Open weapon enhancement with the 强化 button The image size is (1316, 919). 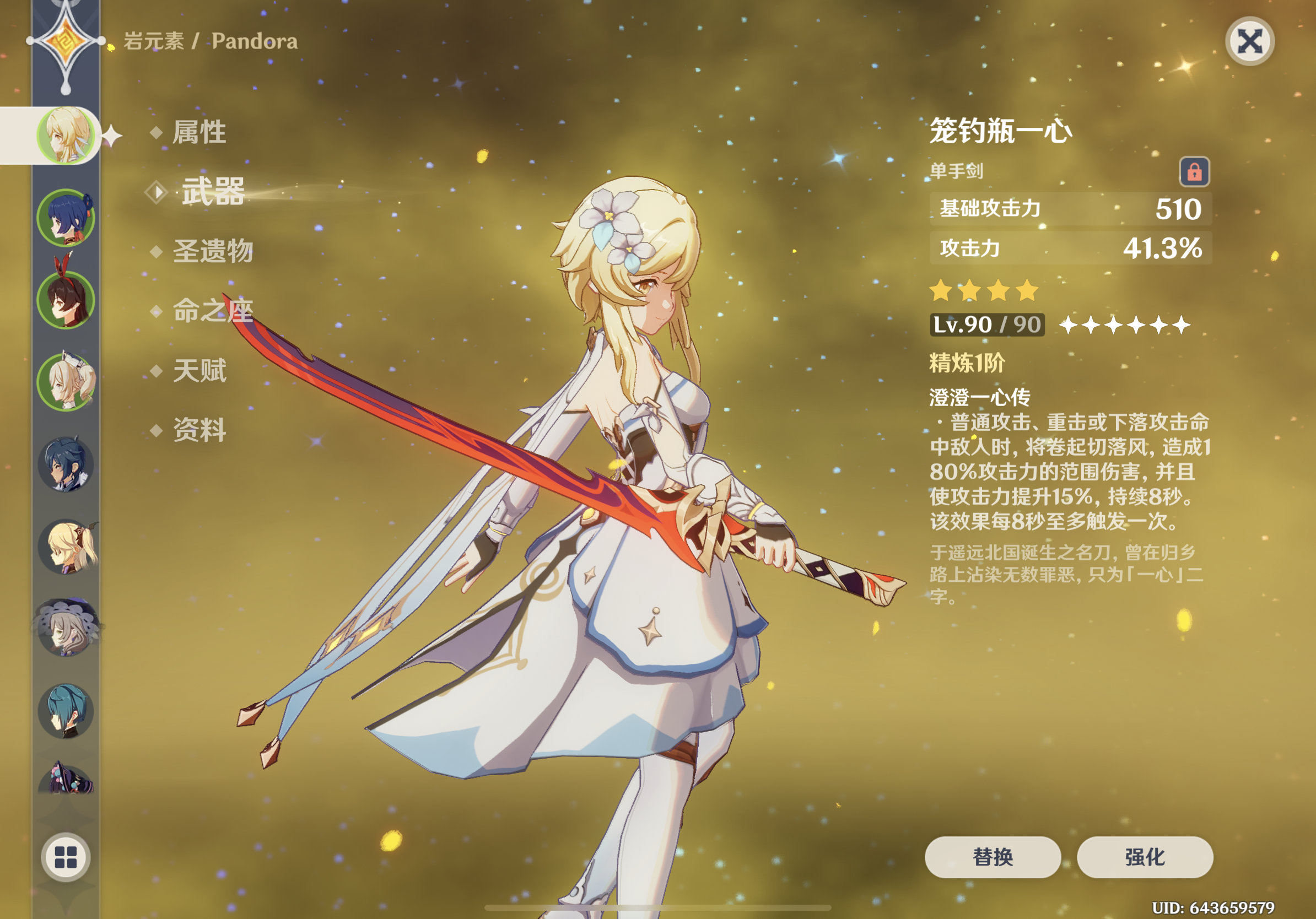tap(1145, 857)
